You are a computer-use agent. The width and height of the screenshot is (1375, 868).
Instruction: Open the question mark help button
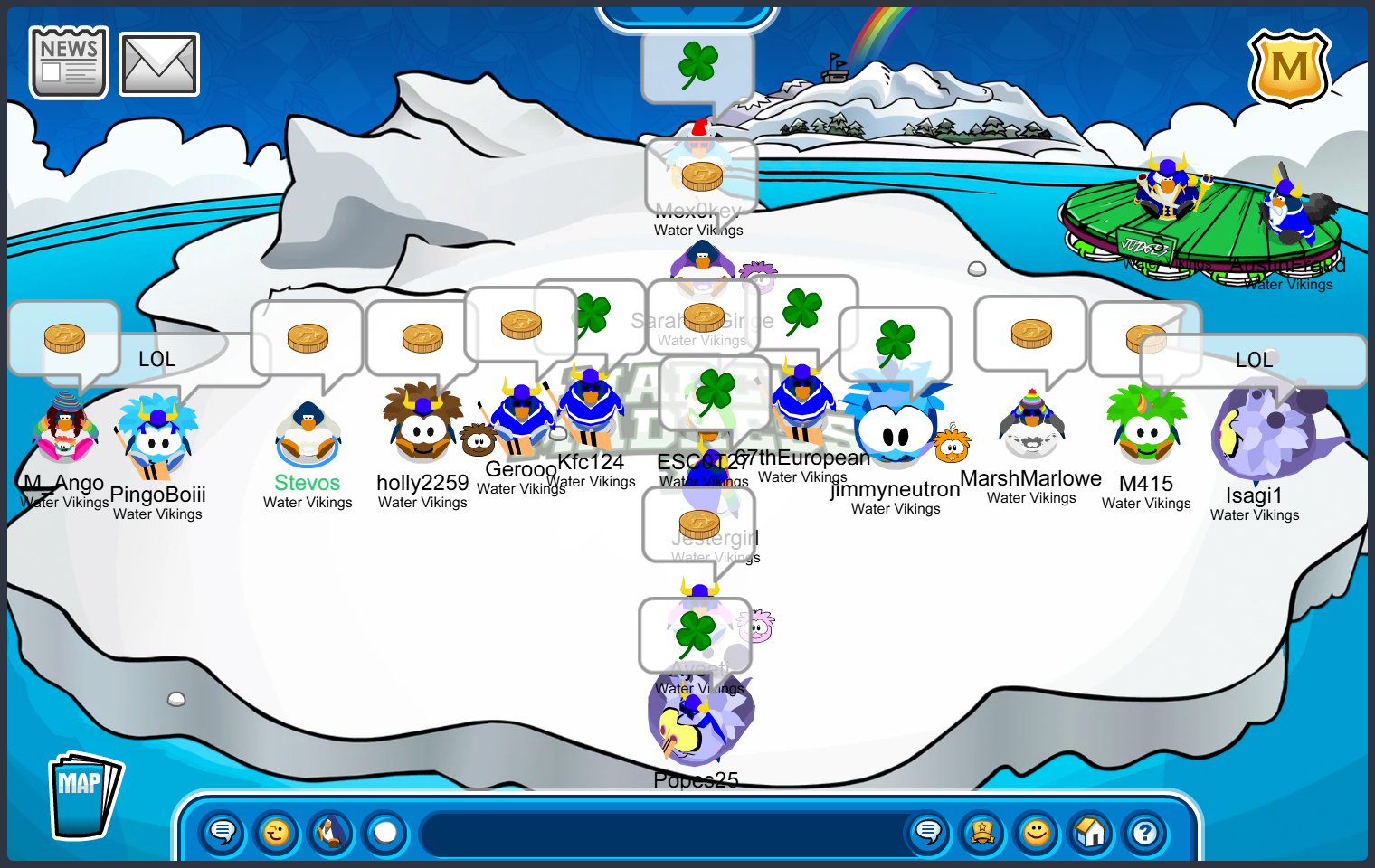pos(1145,832)
